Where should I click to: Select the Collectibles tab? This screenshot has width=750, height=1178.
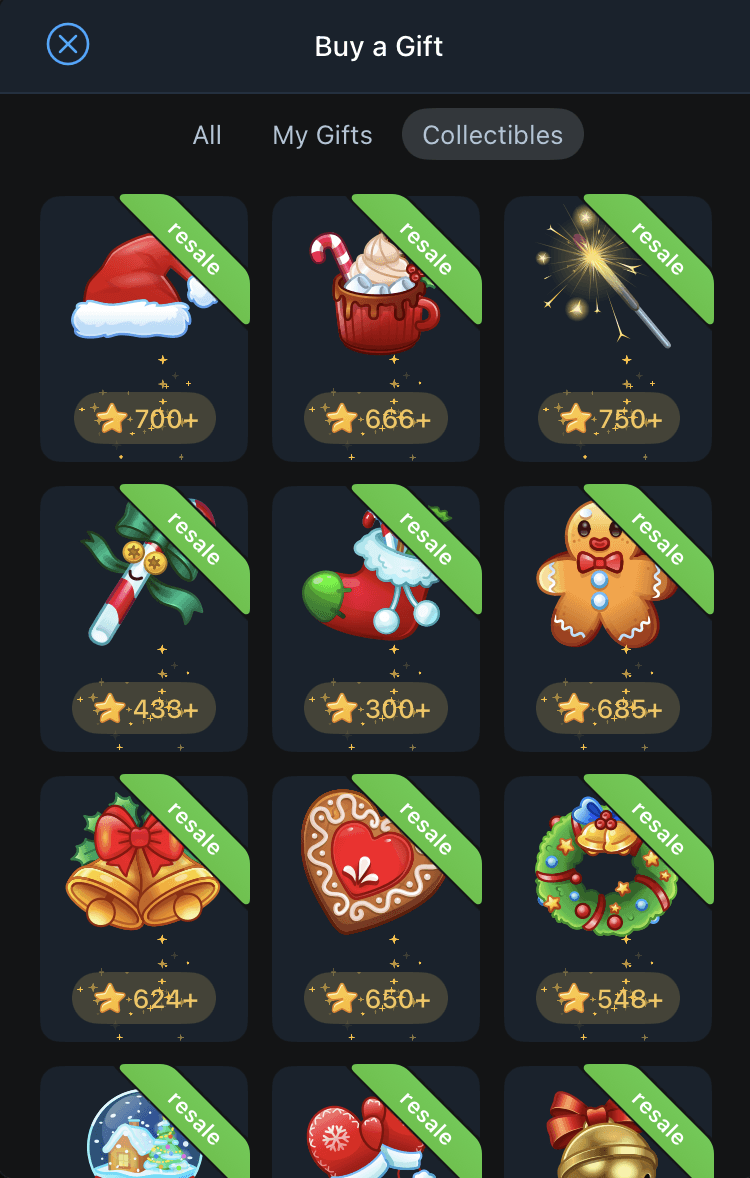point(492,135)
